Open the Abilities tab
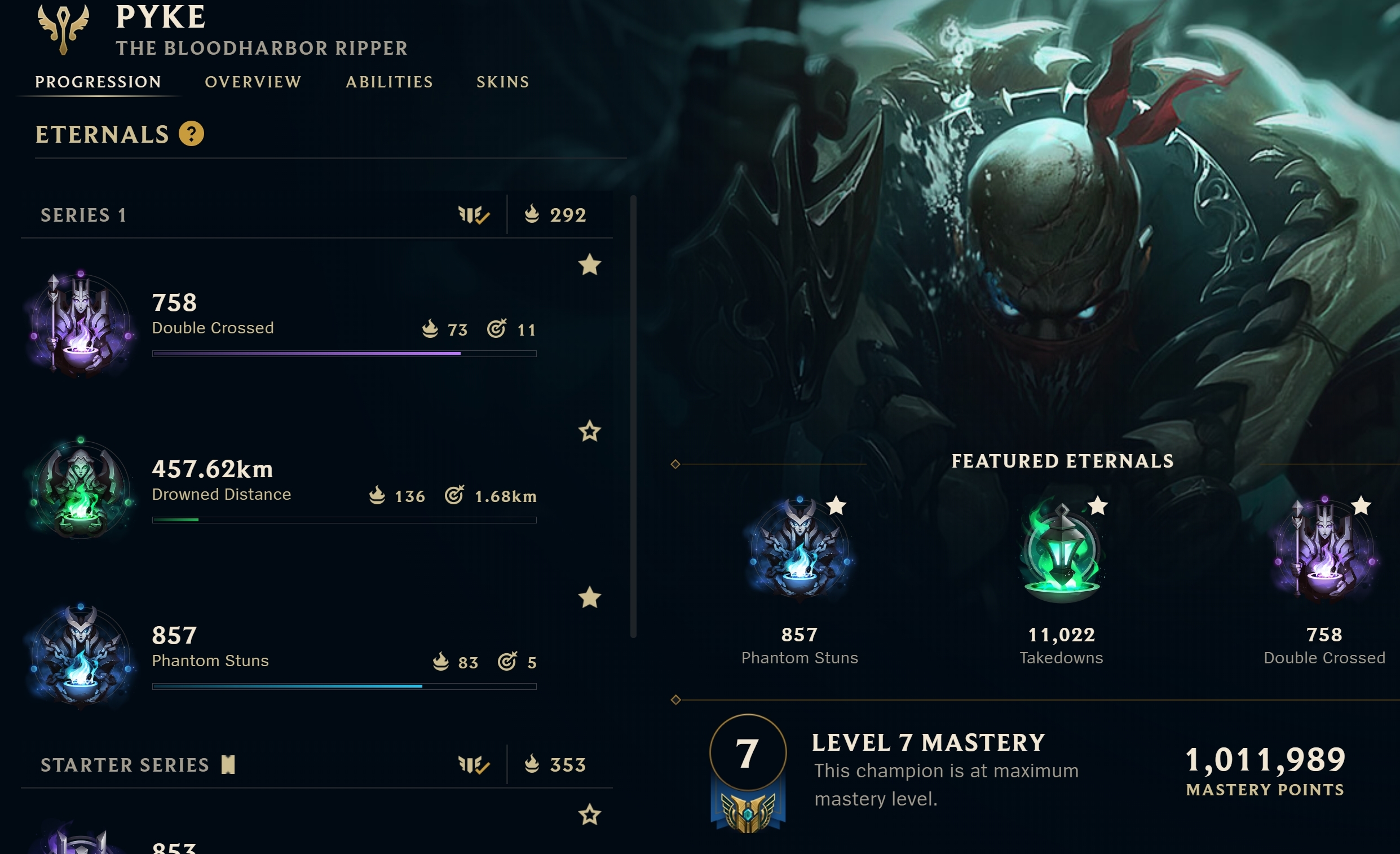 pos(390,82)
